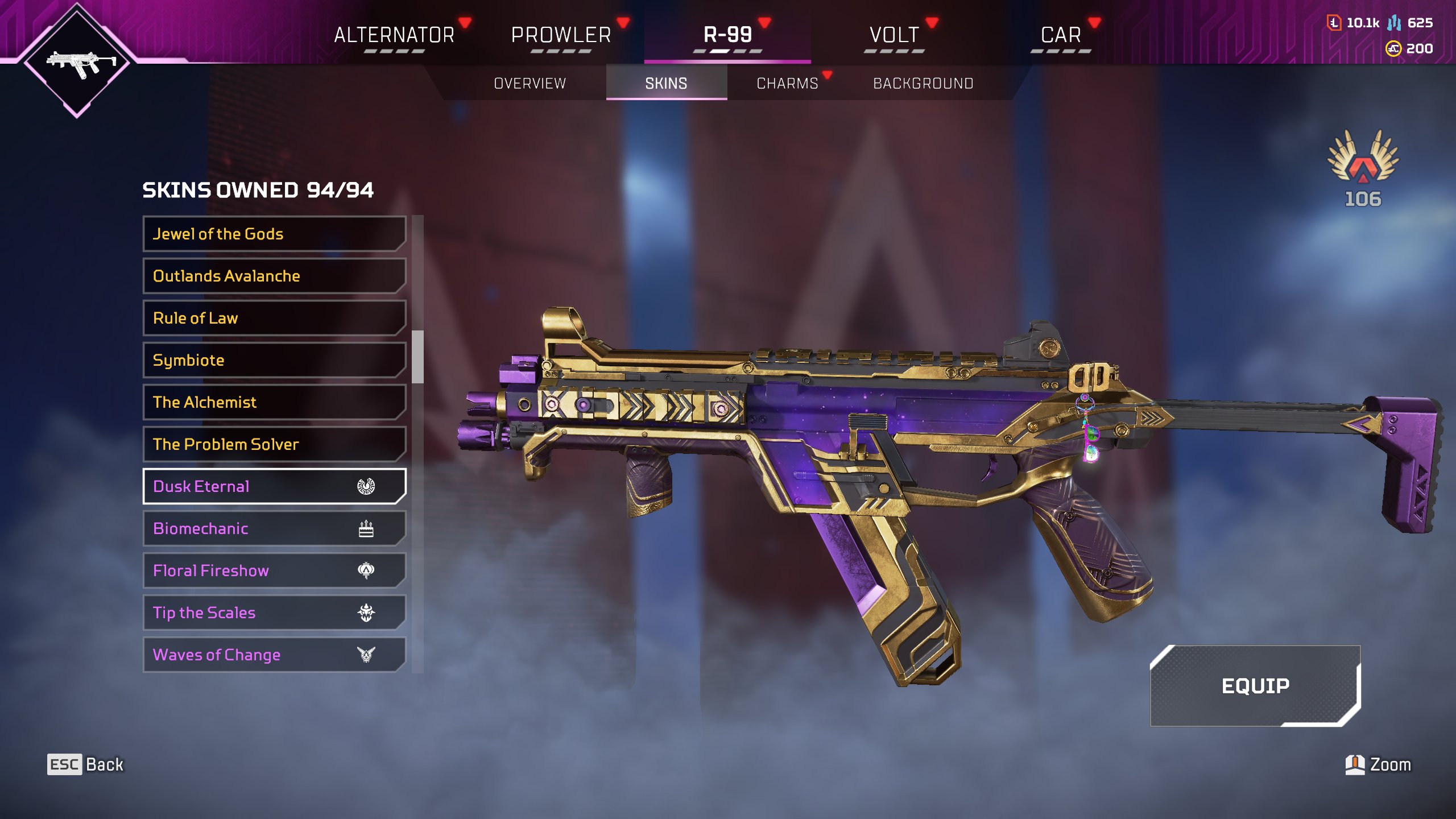Choose The Alchemist skin

pos(274,402)
